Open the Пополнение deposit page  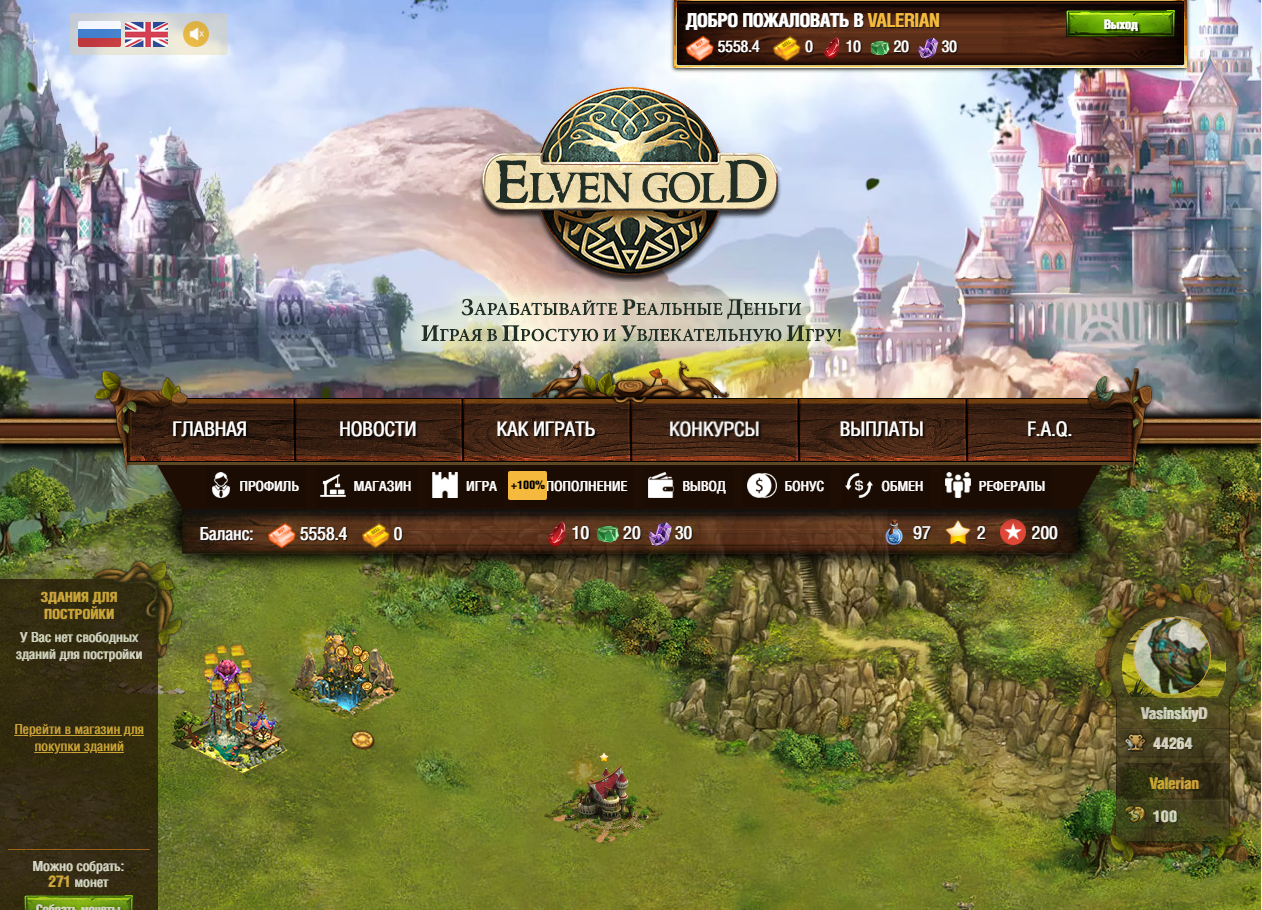point(569,486)
